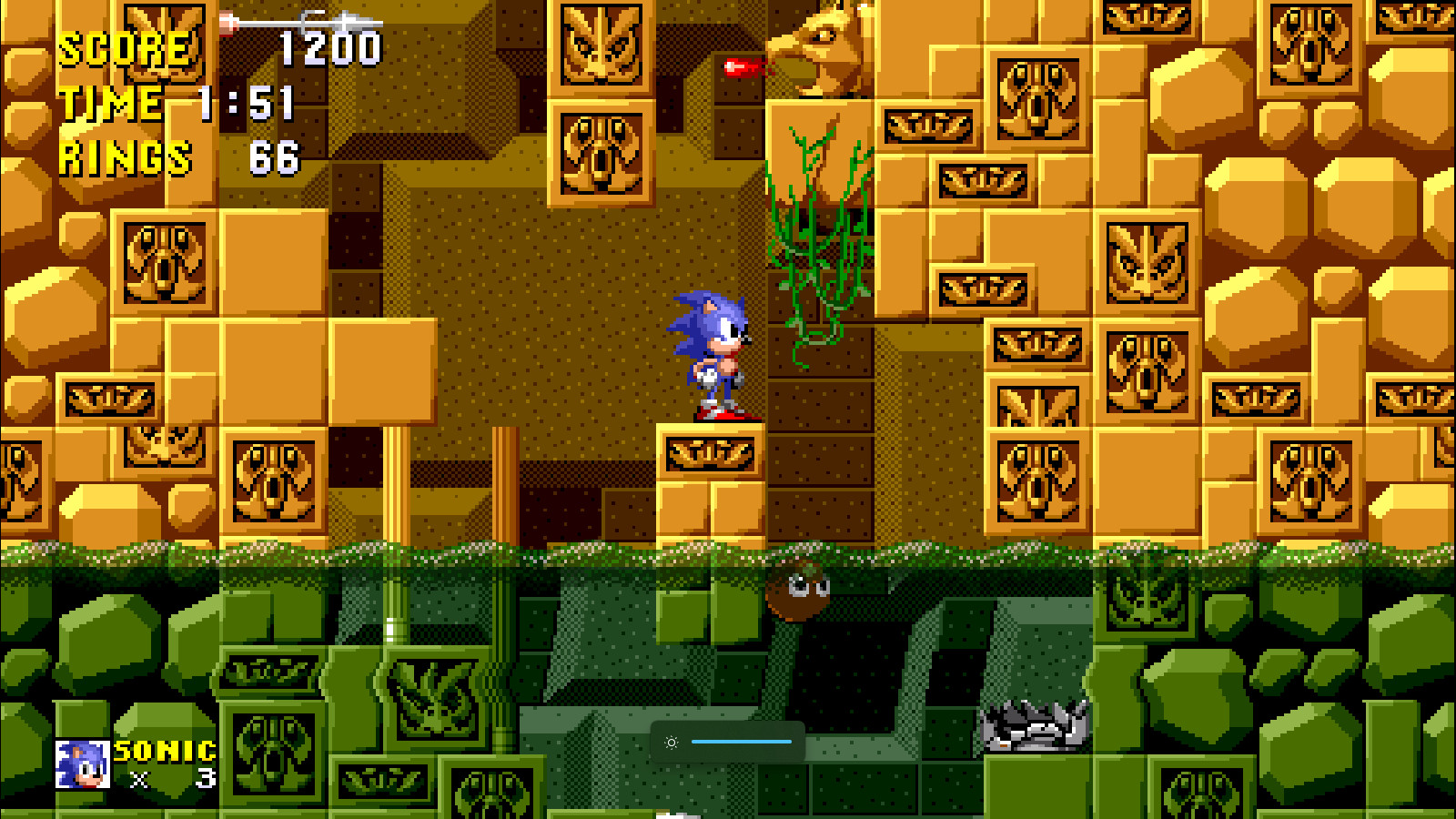1456x819 pixels.
Task: Click the red fireball projectile near the statue
Action: point(742,66)
